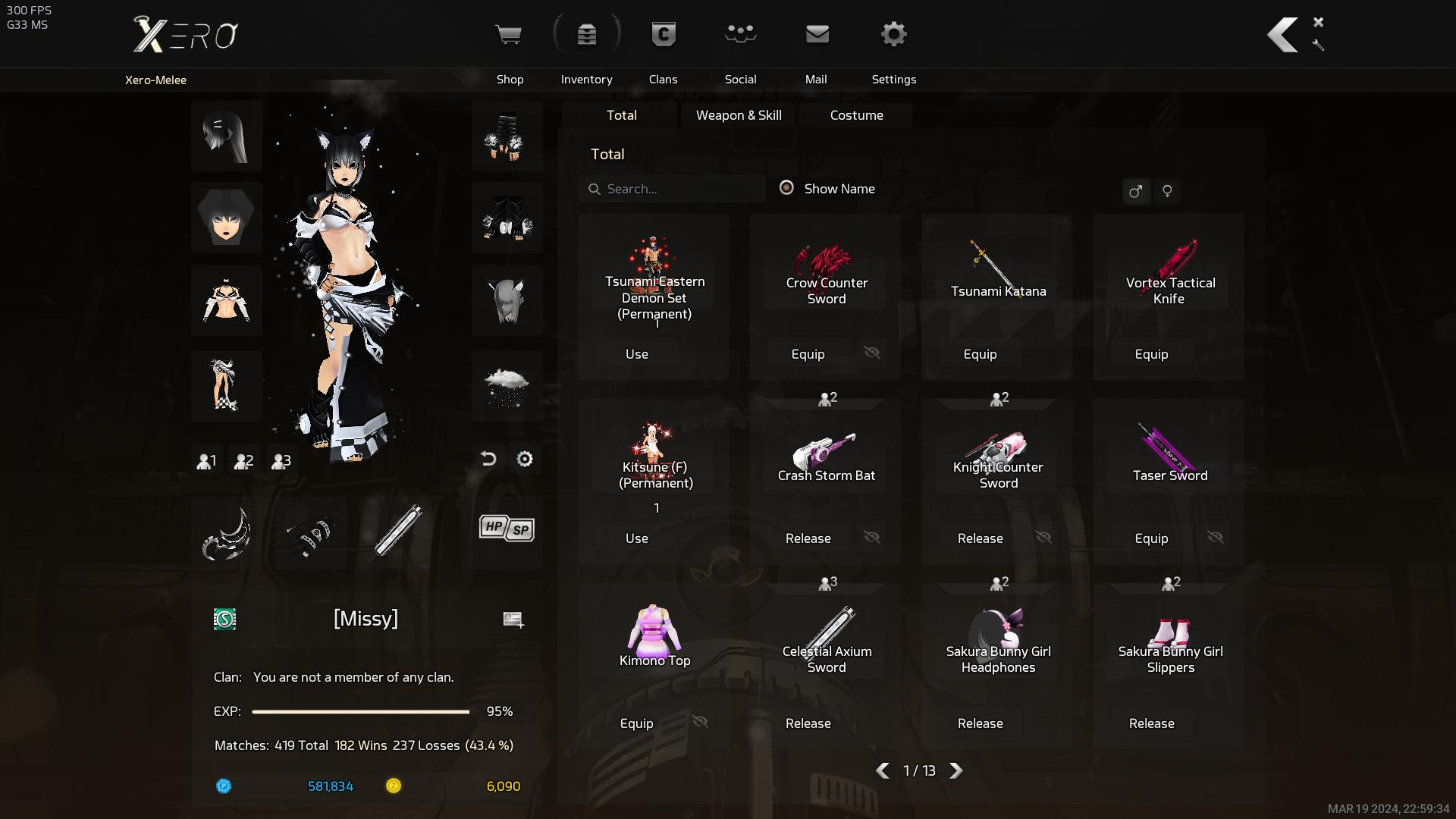Viewport: 1456px width, 819px height.
Task: Filter items by female gender icon
Action: click(1167, 191)
